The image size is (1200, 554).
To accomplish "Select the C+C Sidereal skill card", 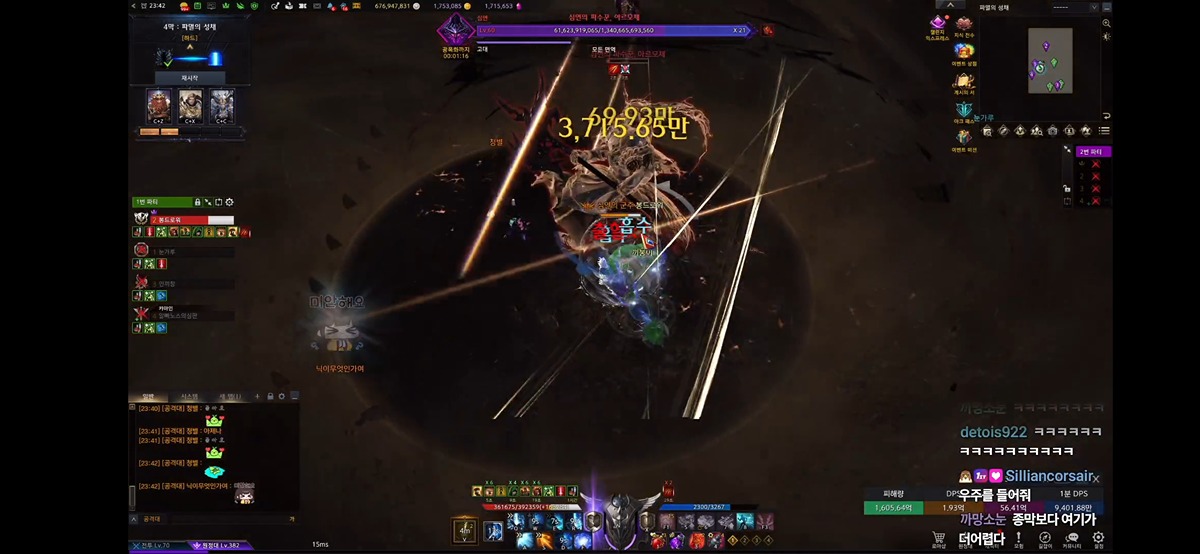I will (x=221, y=105).
